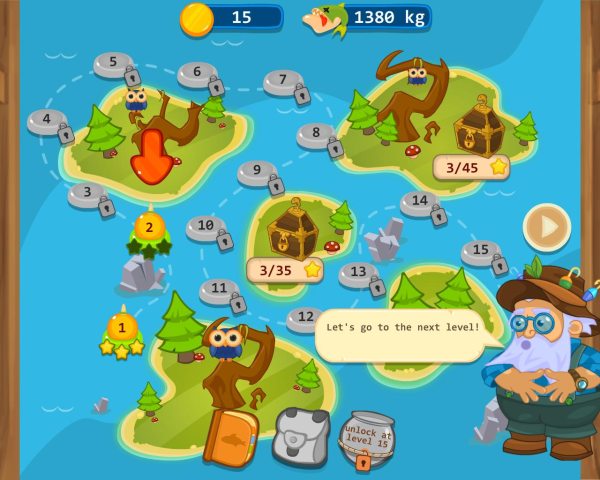The image size is (600, 480).
Task: Choose locked level 15 stone
Action: coord(482,252)
